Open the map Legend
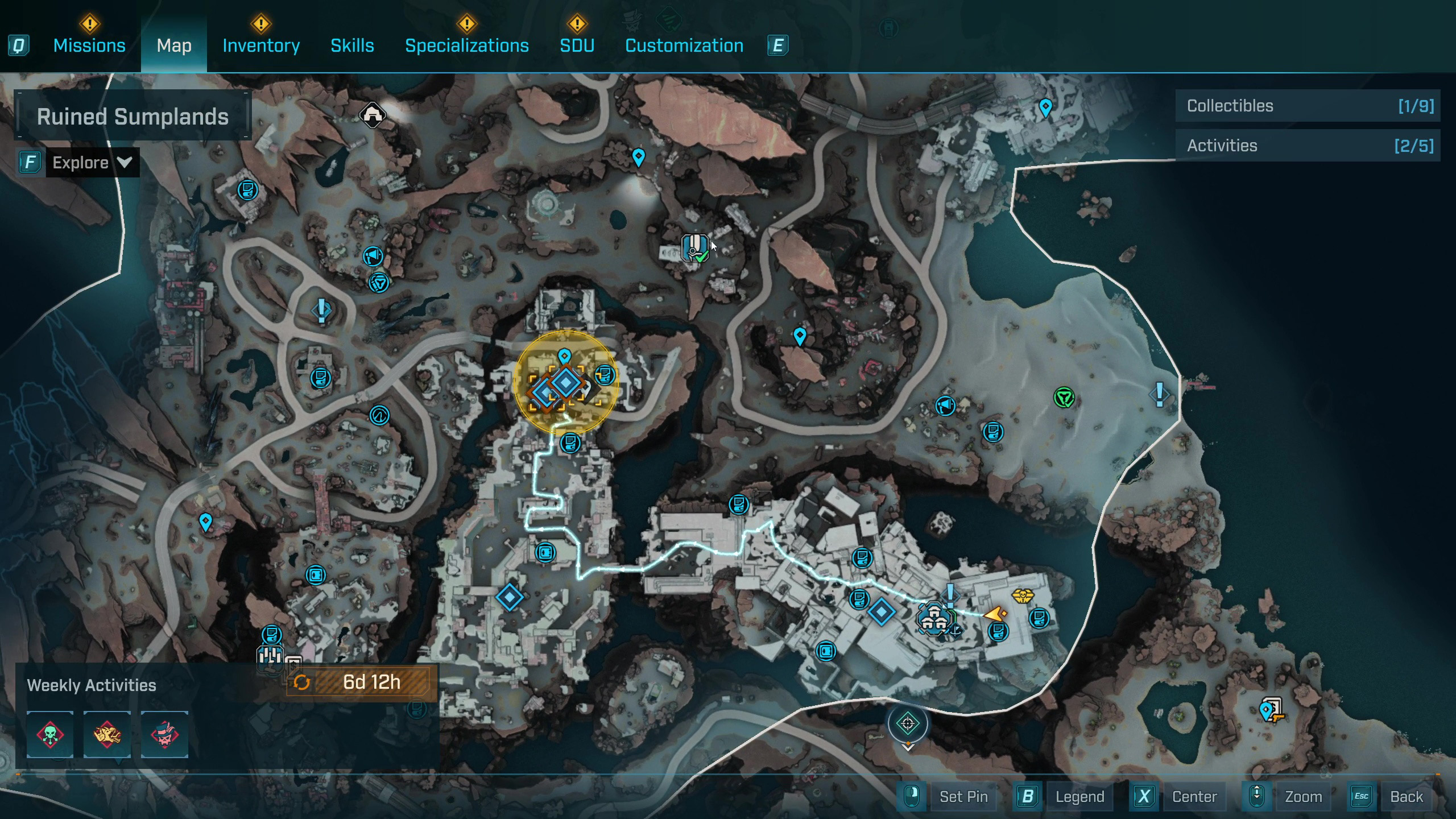The image size is (1456, 819). coord(1079,796)
